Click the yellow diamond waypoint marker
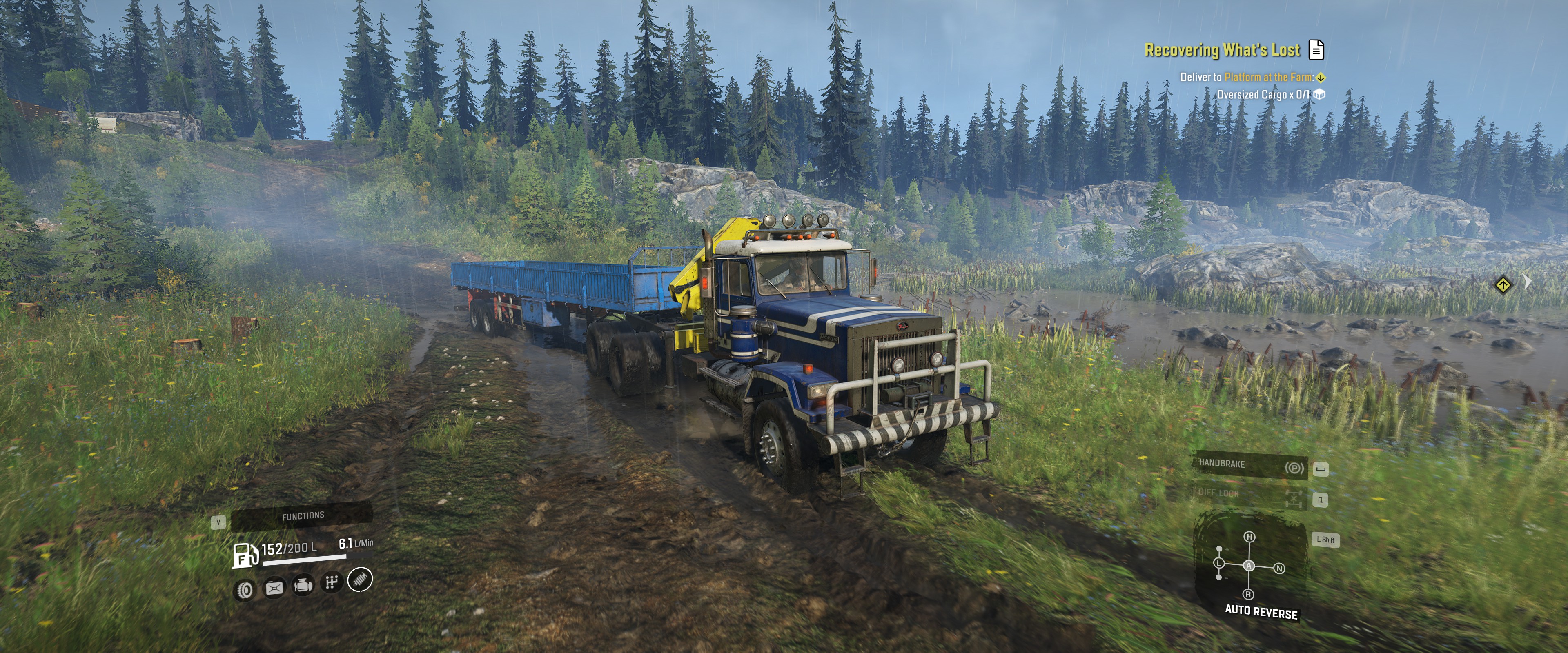Viewport: 1568px width, 653px height. tap(1503, 284)
